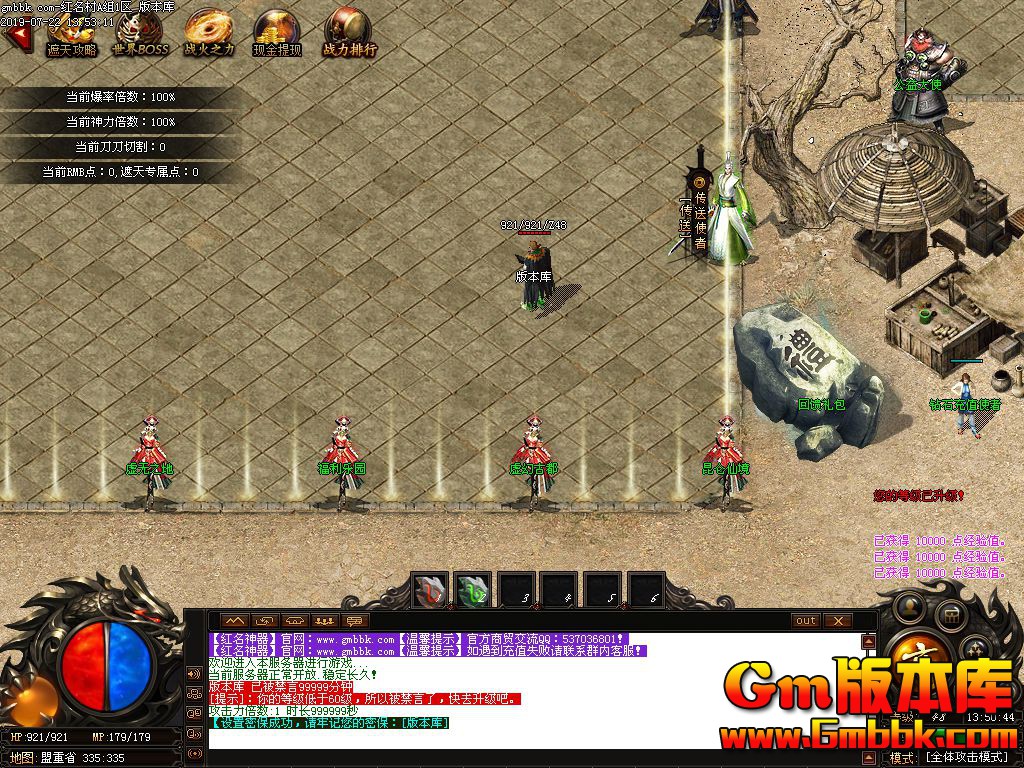
Task: Use the red potion in hotbar slot 1
Action: click(x=431, y=591)
